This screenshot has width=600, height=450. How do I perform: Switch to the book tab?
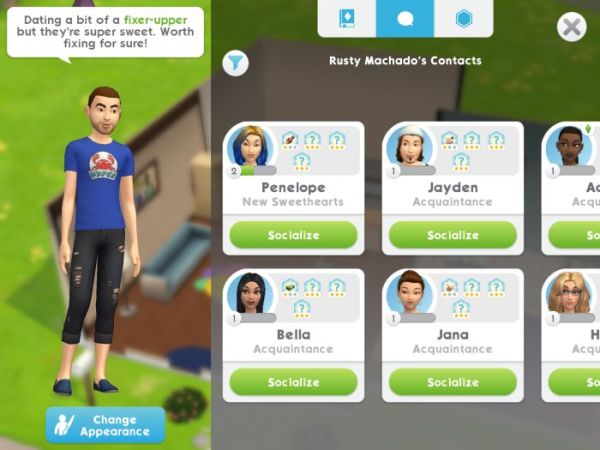click(347, 19)
